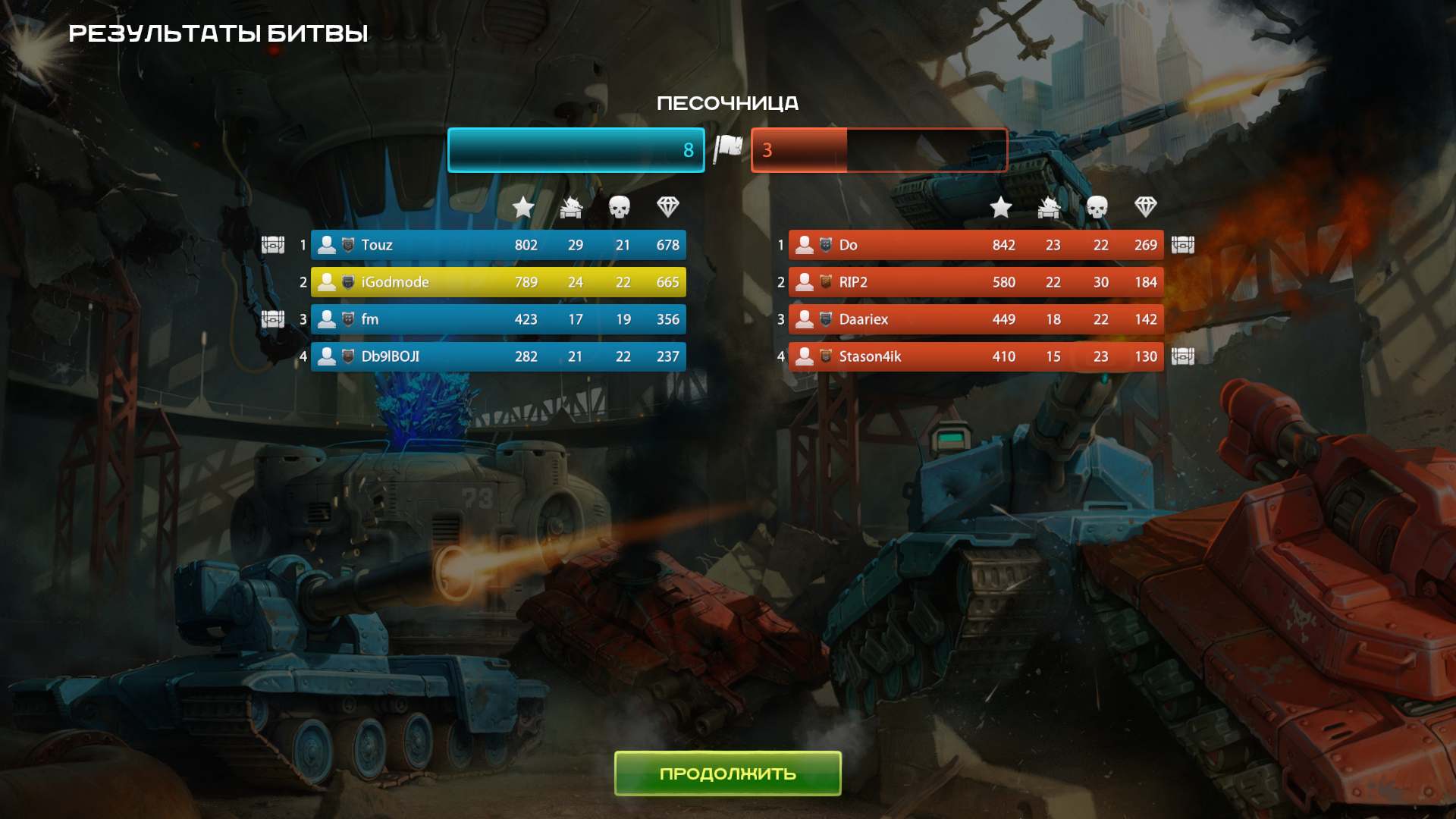1456x819 pixels.
Task: Select player Do's red team row
Action: 976,245
